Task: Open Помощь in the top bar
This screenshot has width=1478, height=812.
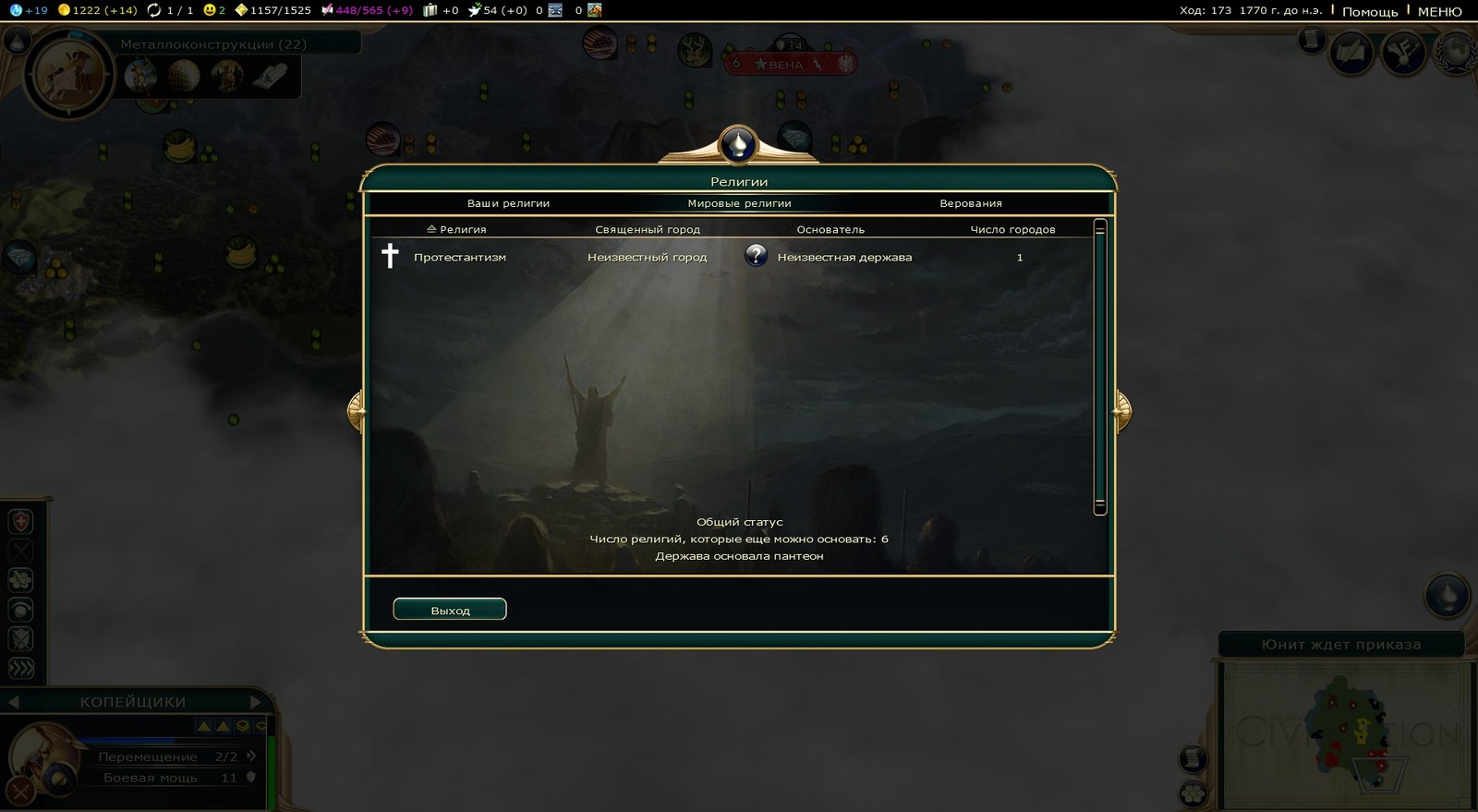Action: click(1370, 11)
